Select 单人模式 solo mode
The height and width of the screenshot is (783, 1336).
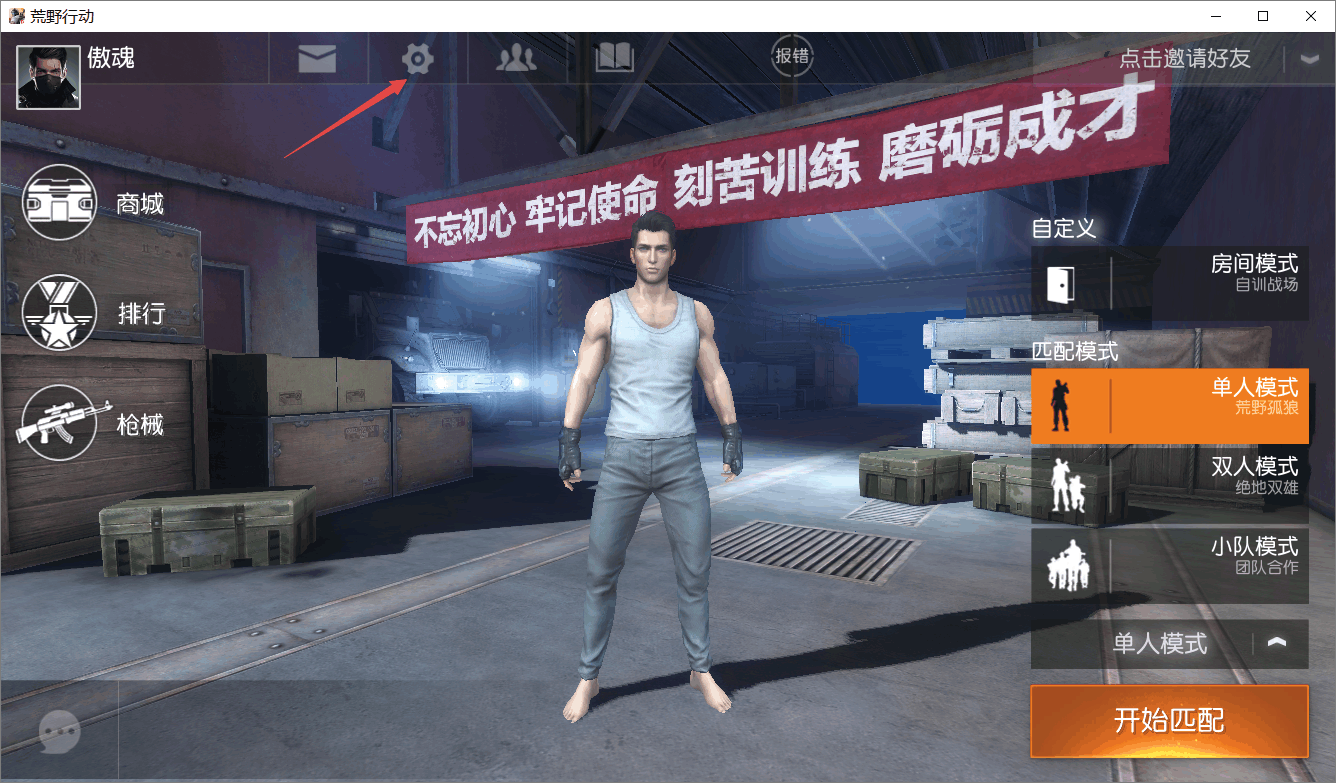coord(1170,406)
